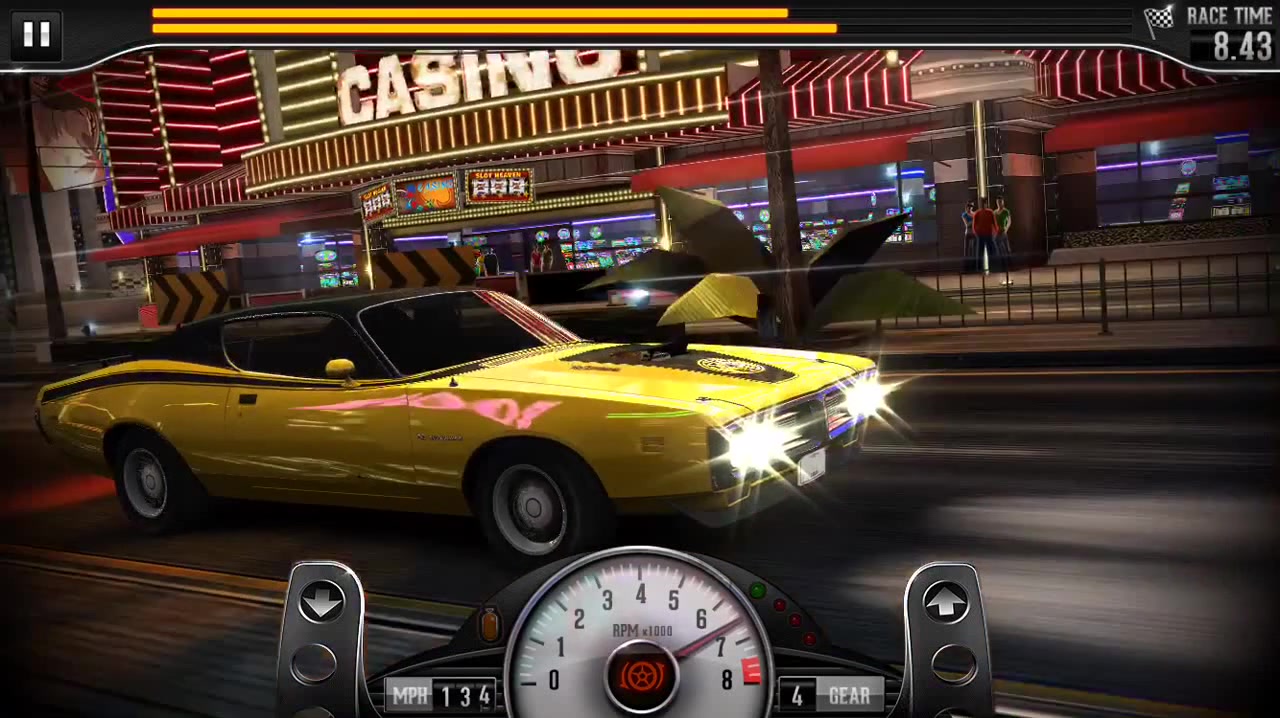Viewport: 1280px width, 718px height.
Task: Shift down with the down-arrow paddle
Action: click(322, 604)
